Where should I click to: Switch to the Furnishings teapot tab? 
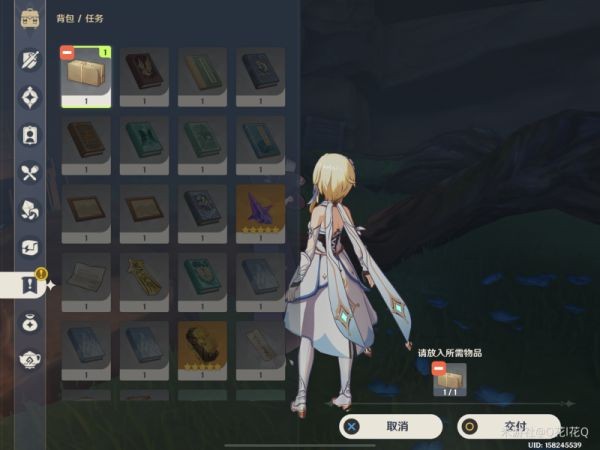pos(29,360)
